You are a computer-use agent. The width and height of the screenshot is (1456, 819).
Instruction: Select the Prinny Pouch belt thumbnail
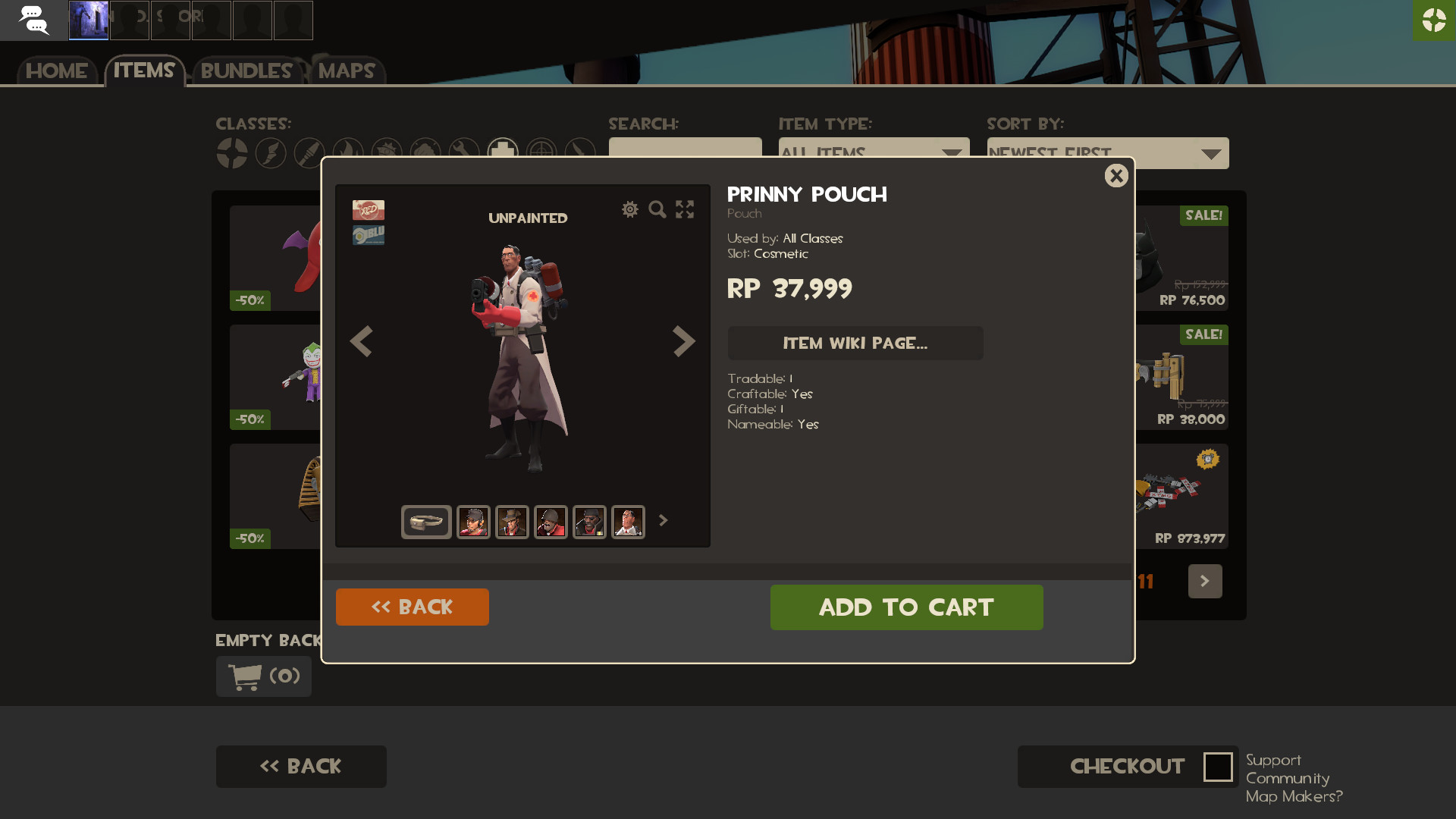click(x=425, y=521)
